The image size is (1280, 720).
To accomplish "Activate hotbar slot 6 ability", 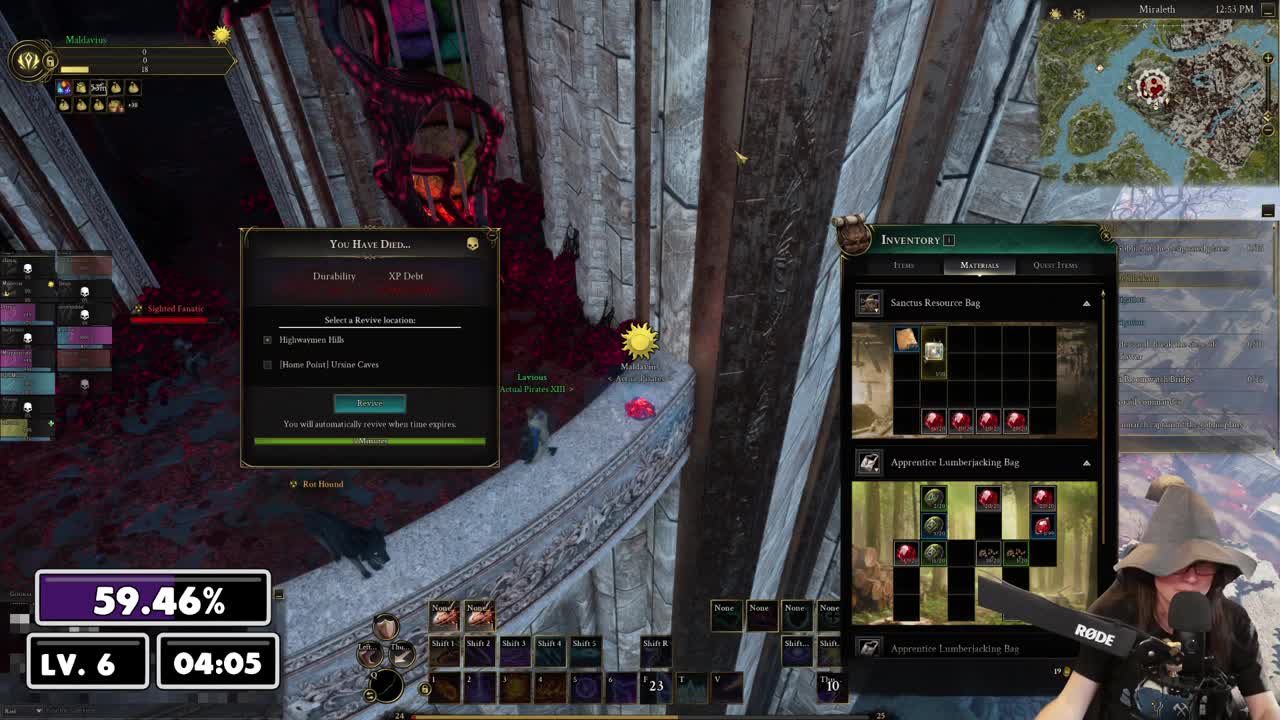I will [620, 686].
